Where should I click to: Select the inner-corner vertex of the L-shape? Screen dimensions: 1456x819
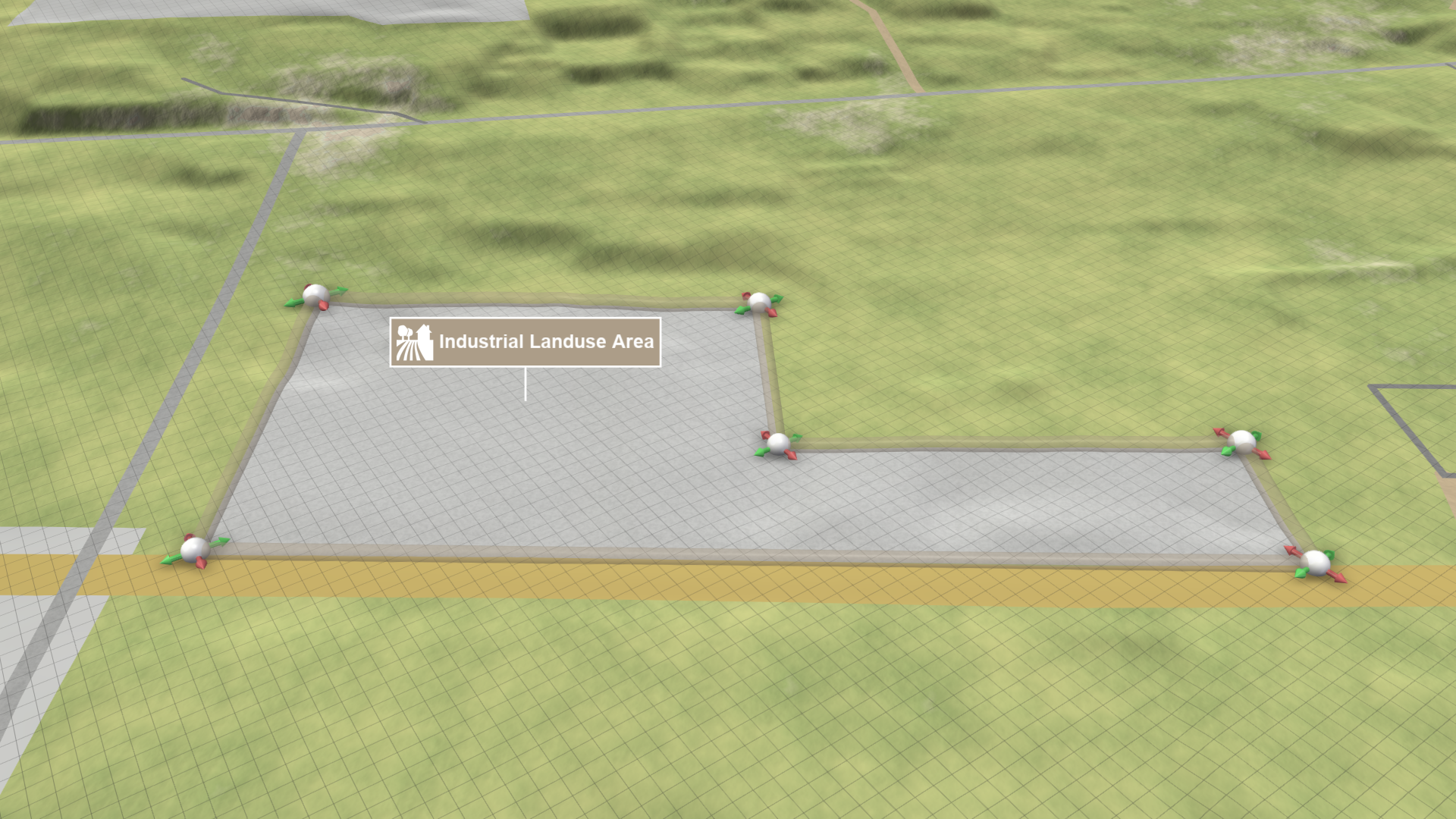(x=779, y=444)
